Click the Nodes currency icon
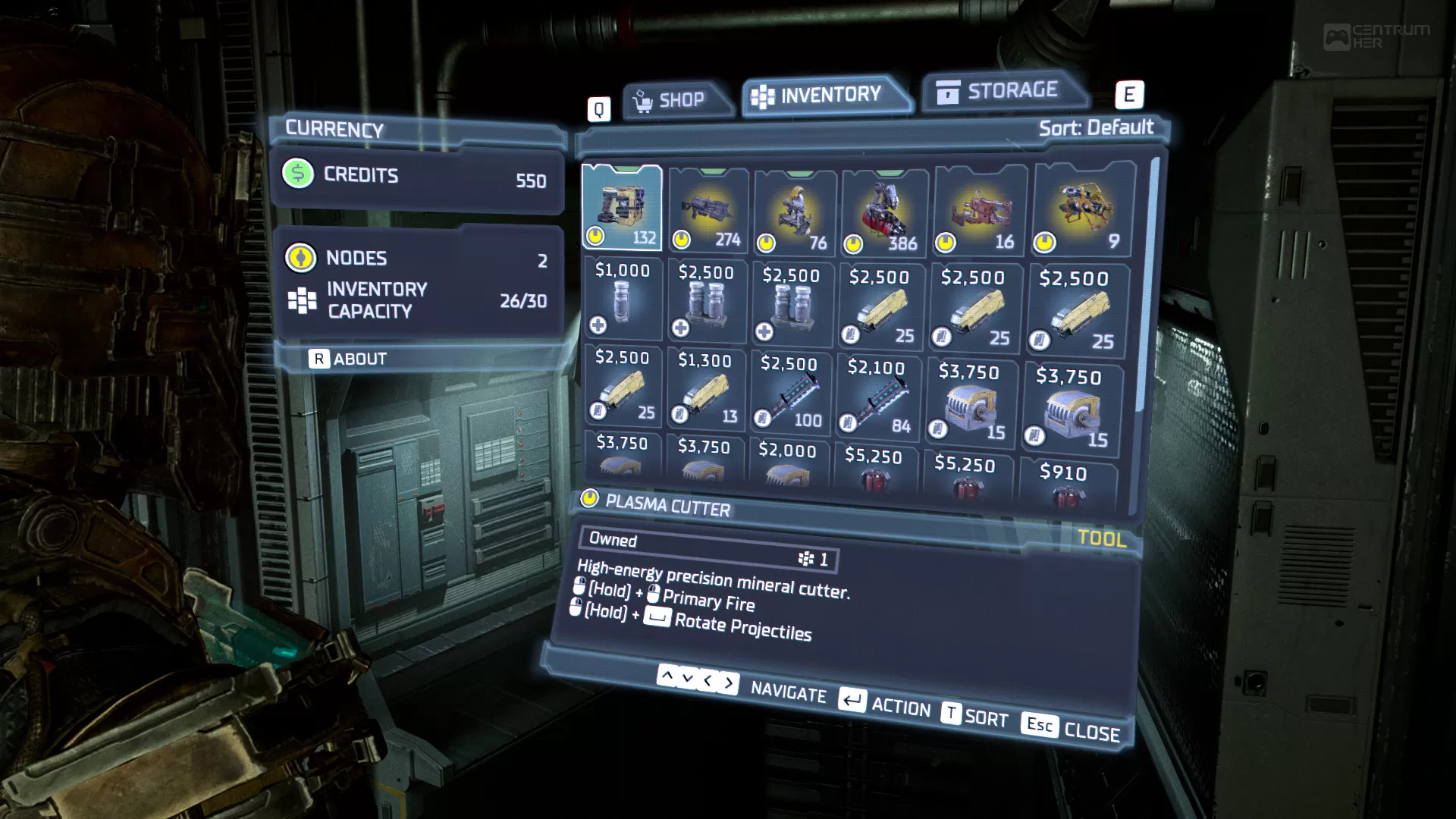Viewport: 1456px width, 819px height. coord(302,258)
